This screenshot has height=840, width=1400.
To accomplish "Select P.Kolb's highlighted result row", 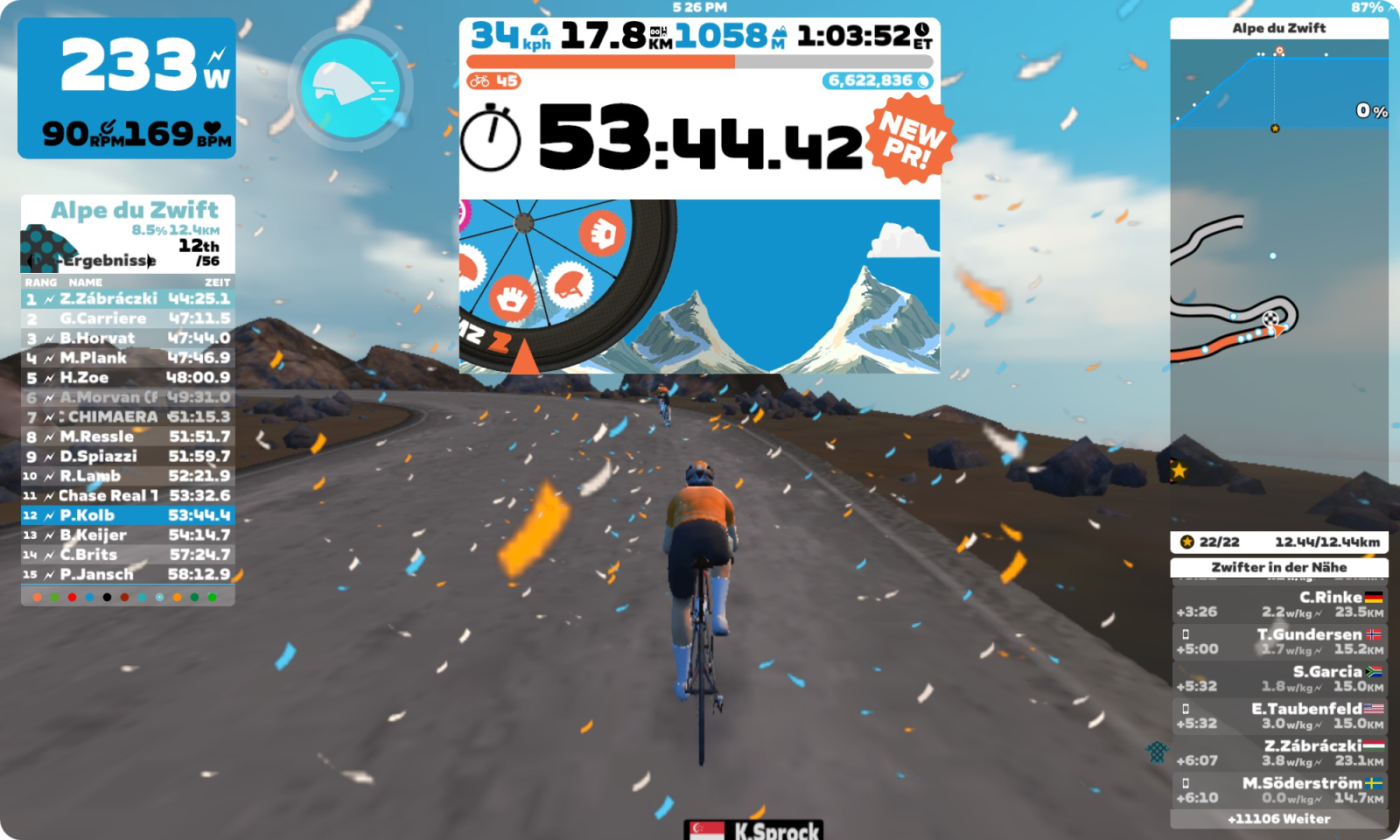I will pyautogui.click(x=128, y=515).
